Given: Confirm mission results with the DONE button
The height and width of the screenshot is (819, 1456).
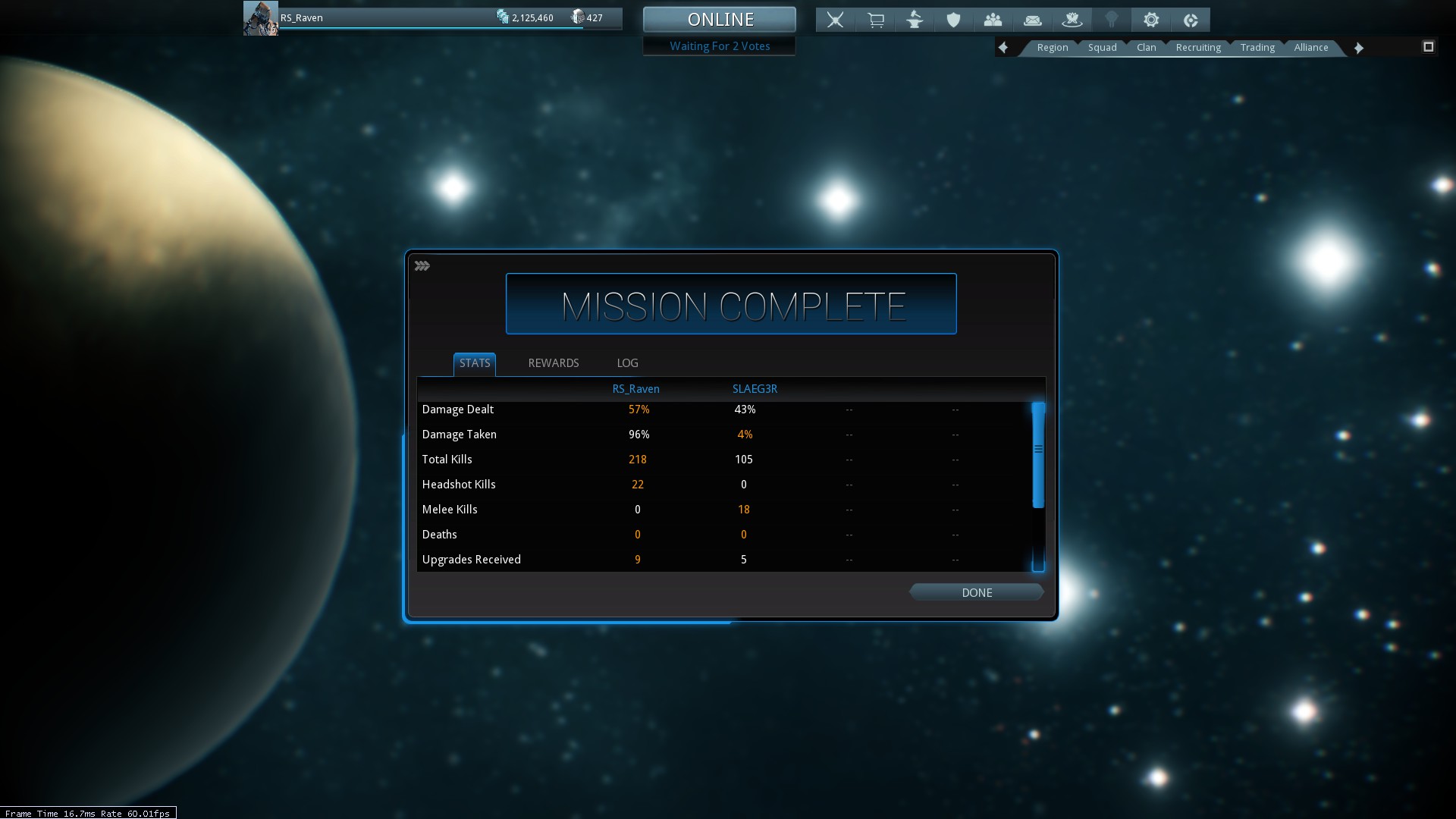Looking at the screenshot, I should (x=976, y=592).
